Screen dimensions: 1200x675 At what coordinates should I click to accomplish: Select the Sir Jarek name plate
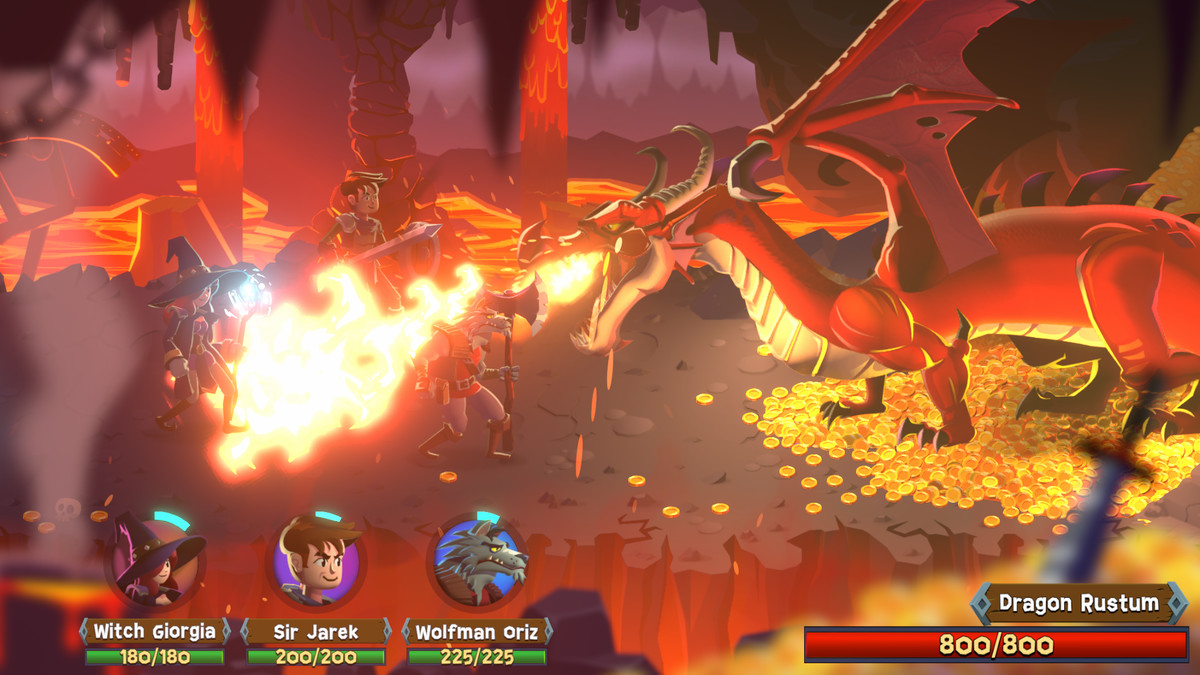click(316, 631)
